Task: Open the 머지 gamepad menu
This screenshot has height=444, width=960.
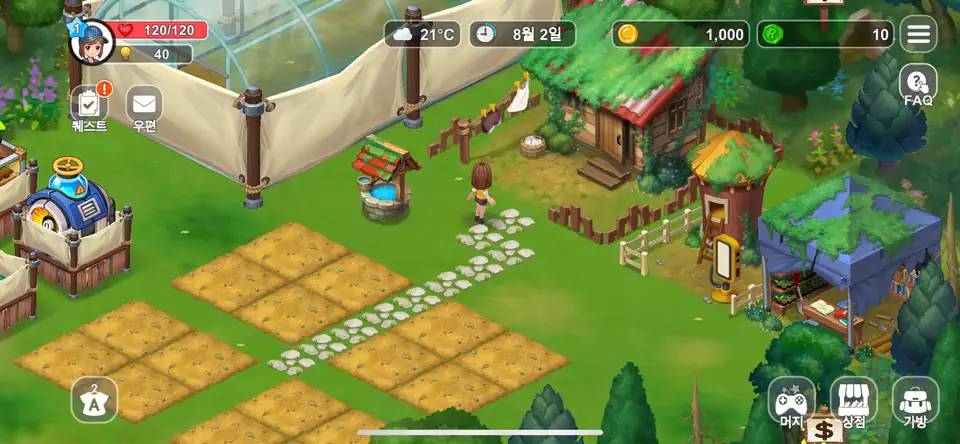Action: [x=791, y=402]
